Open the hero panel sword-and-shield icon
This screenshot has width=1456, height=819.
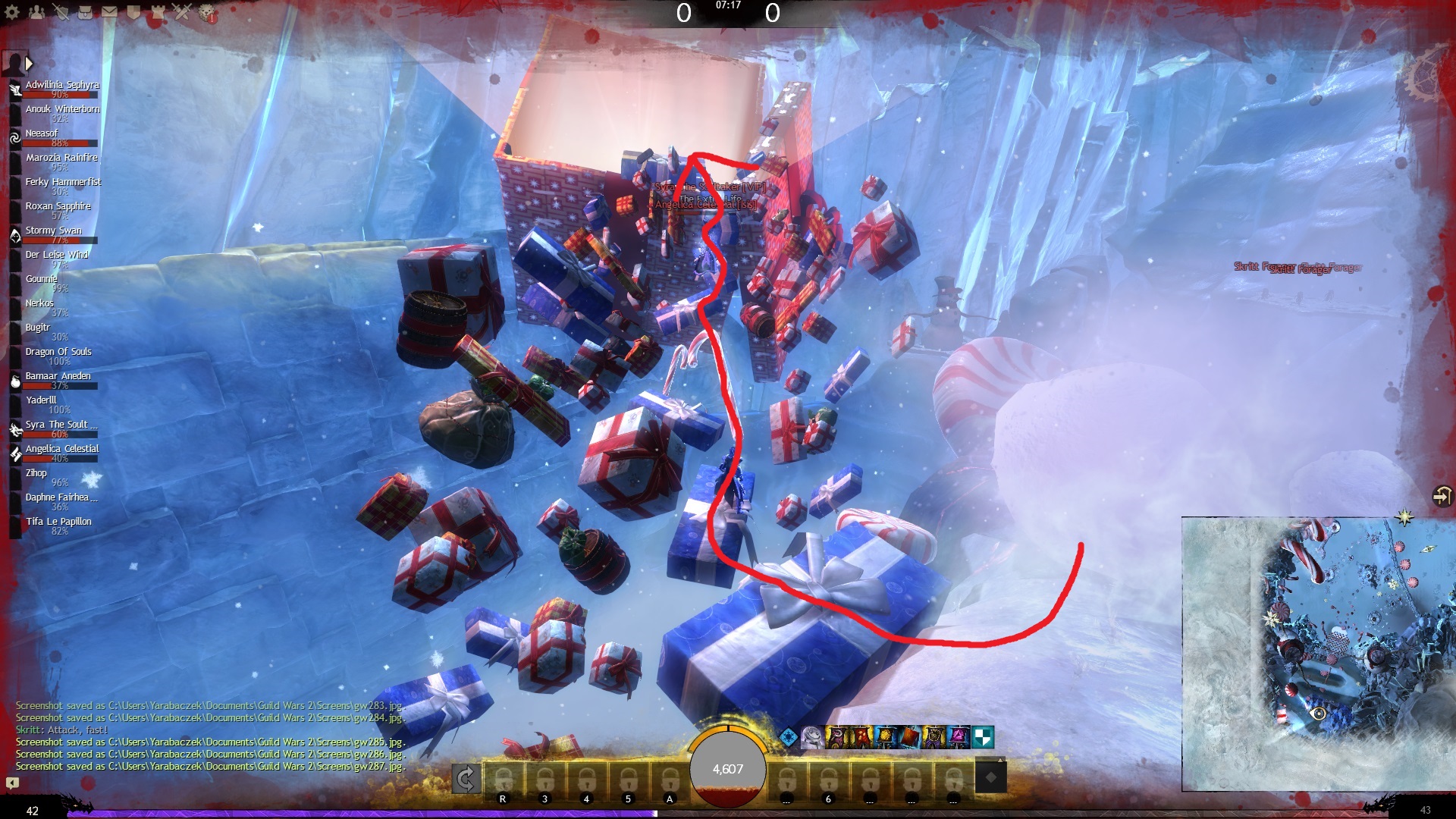[x=61, y=12]
